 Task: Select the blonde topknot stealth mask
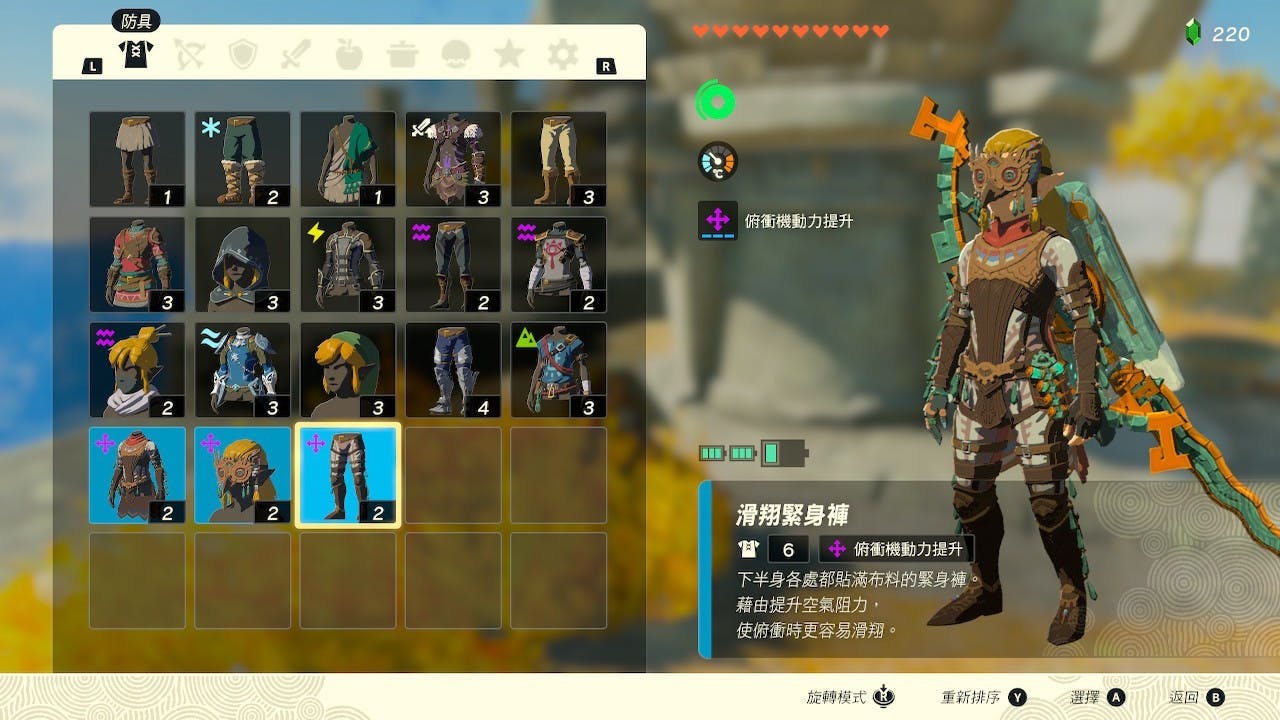[137, 370]
